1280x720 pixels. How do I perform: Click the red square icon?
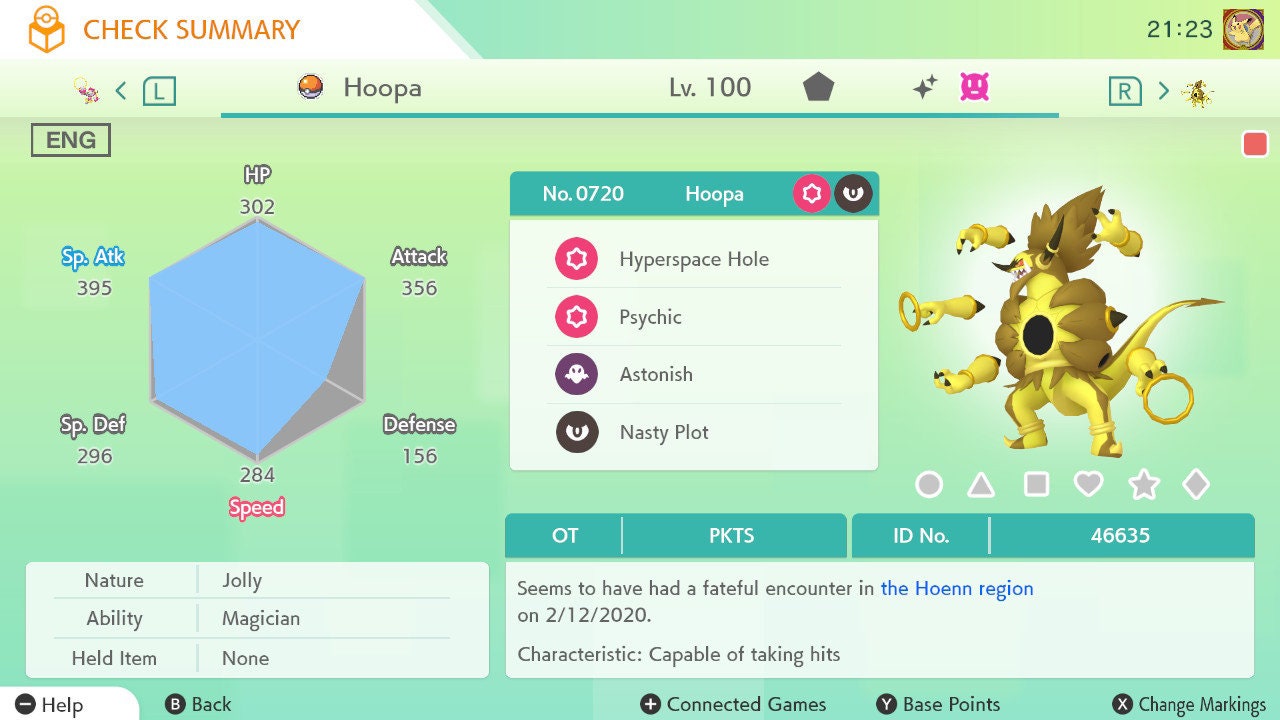(x=1255, y=144)
